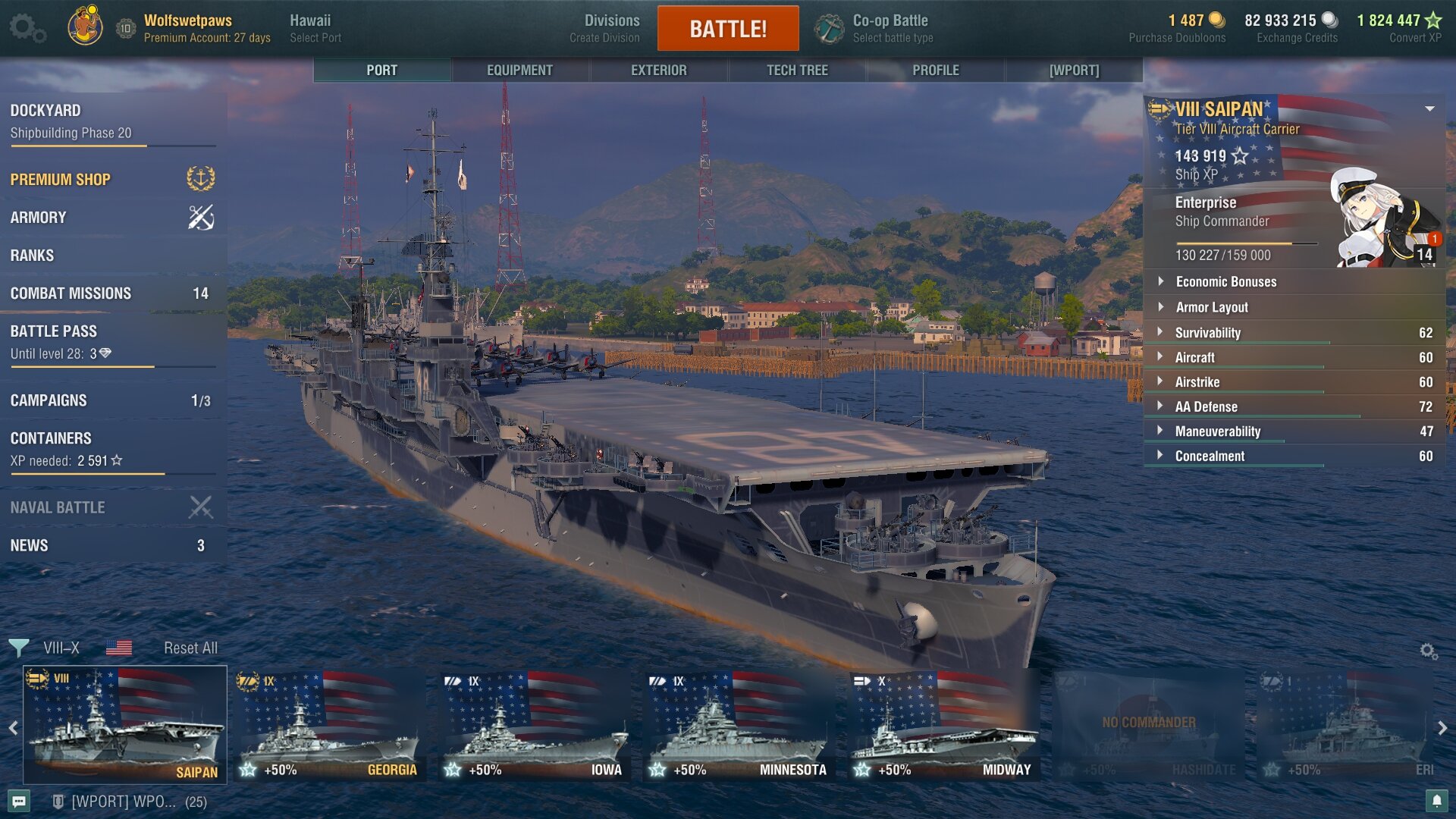Go to the Tech Tree tab
The height and width of the screenshot is (819, 1456).
point(797,70)
